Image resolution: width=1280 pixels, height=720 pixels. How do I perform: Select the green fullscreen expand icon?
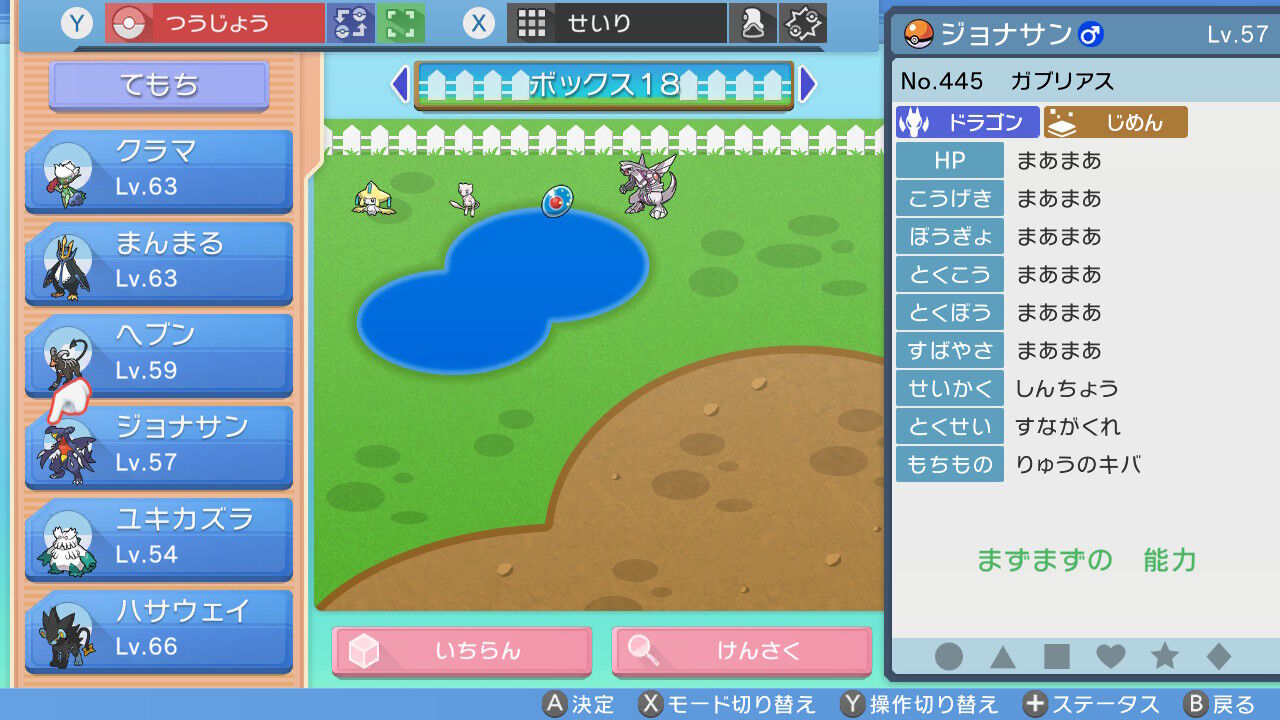pyautogui.click(x=399, y=22)
